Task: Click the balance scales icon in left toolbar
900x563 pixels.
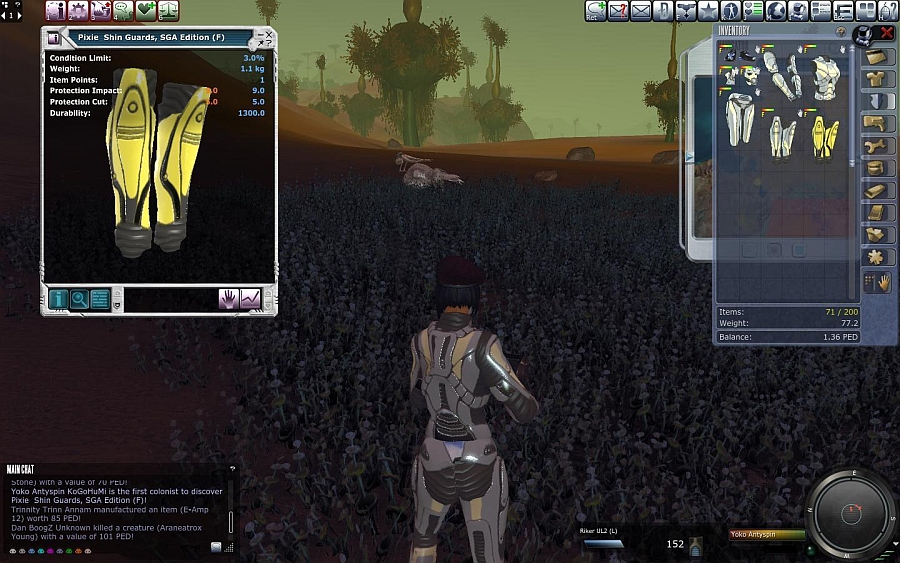Action: click(x=168, y=11)
